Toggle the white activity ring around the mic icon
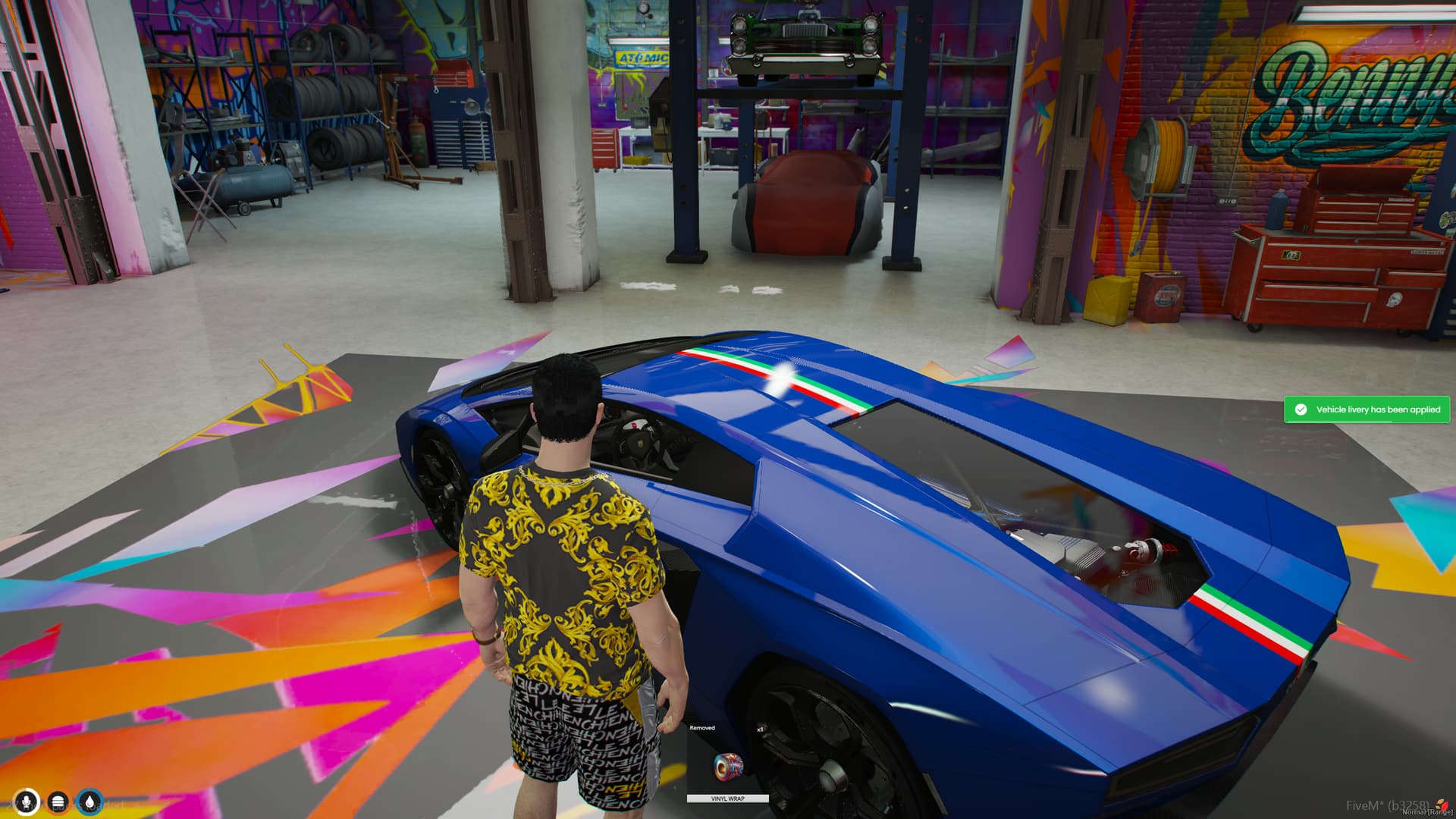 tap(27, 790)
